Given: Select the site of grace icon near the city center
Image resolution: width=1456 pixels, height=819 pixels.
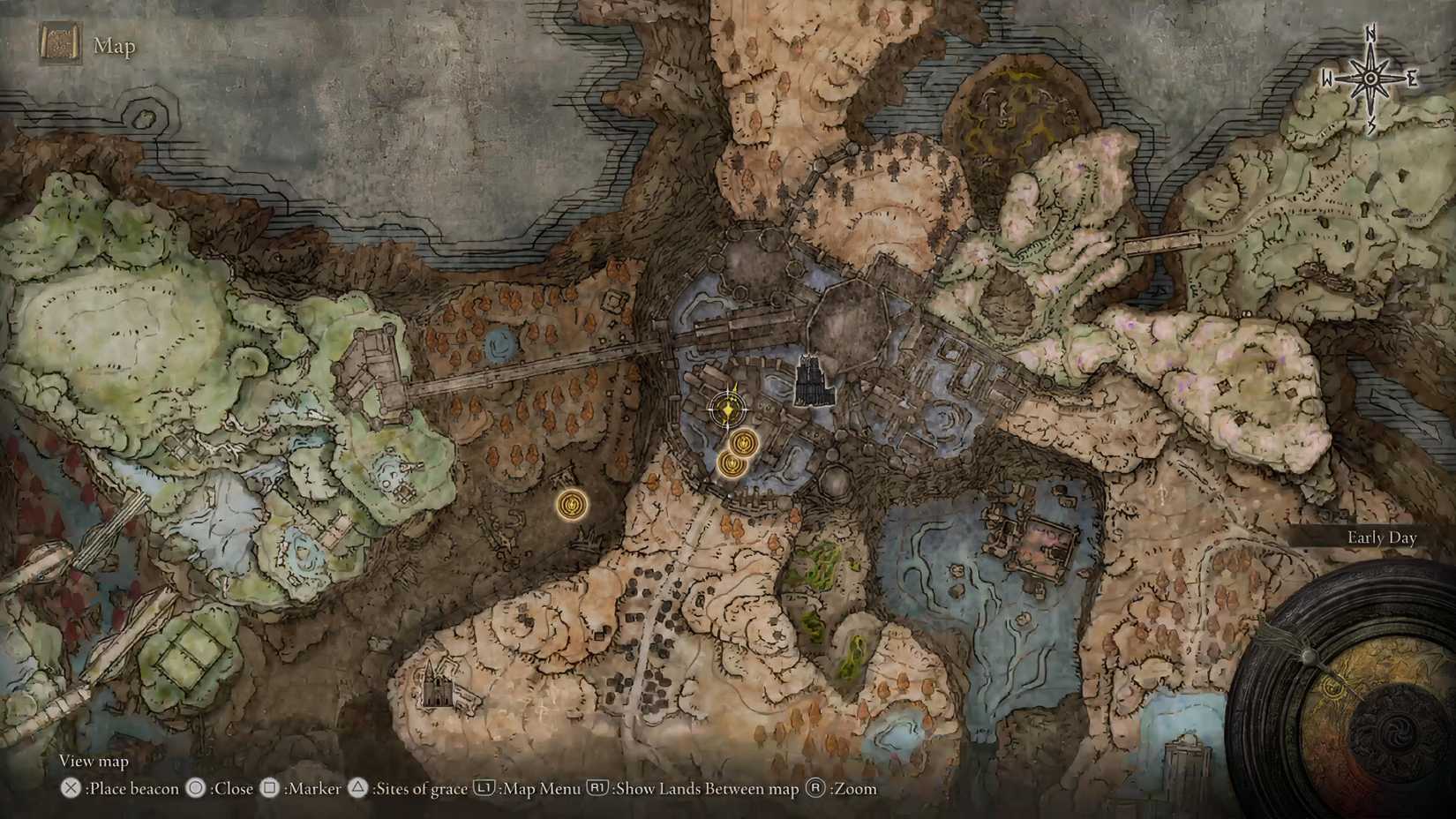Looking at the screenshot, I should click(741, 444).
